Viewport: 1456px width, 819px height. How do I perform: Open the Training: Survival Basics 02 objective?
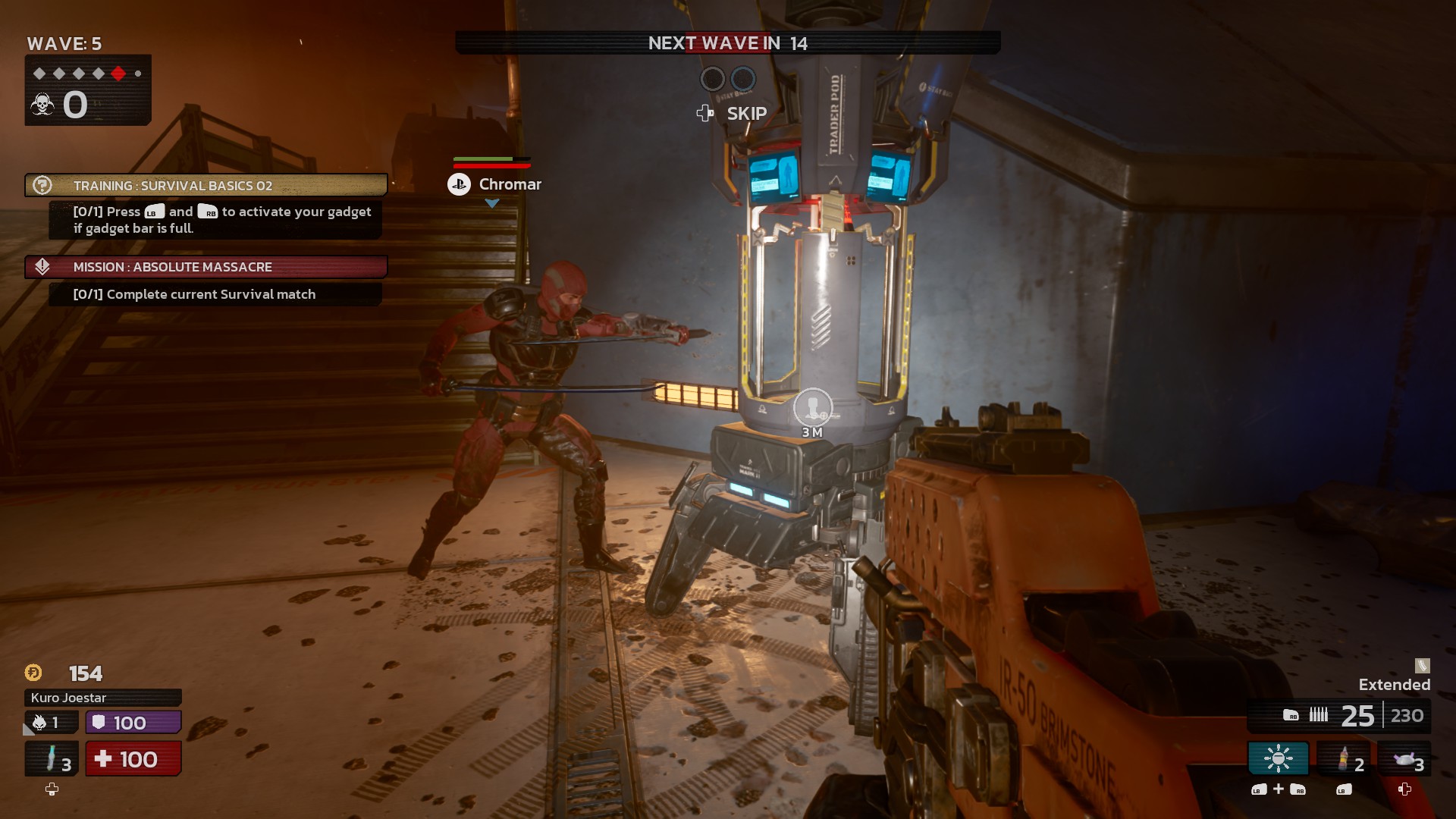pos(206,186)
